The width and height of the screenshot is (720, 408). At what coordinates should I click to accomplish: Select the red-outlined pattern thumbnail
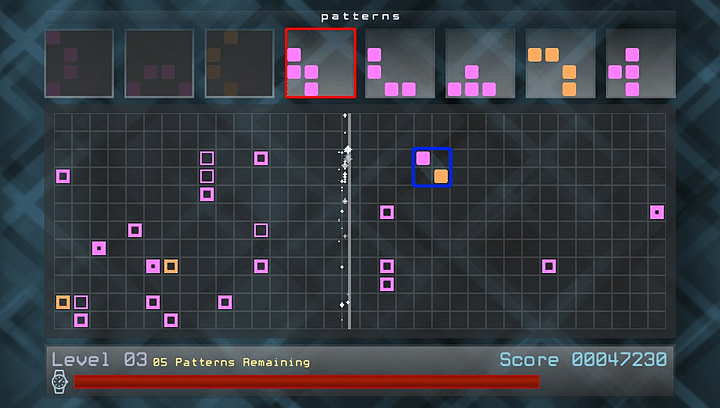click(x=320, y=63)
